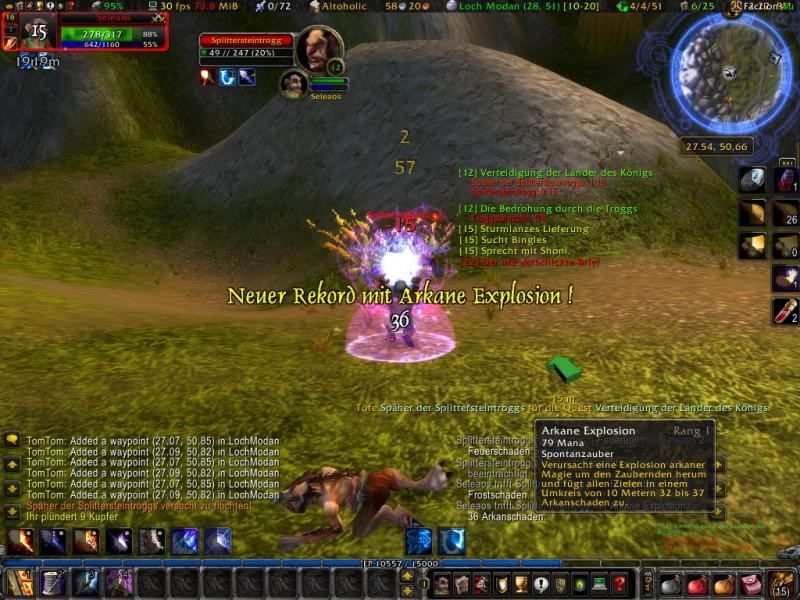Select the quest 'Sprecht mit Shoni' entry
The image size is (800, 600).
tap(501, 251)
